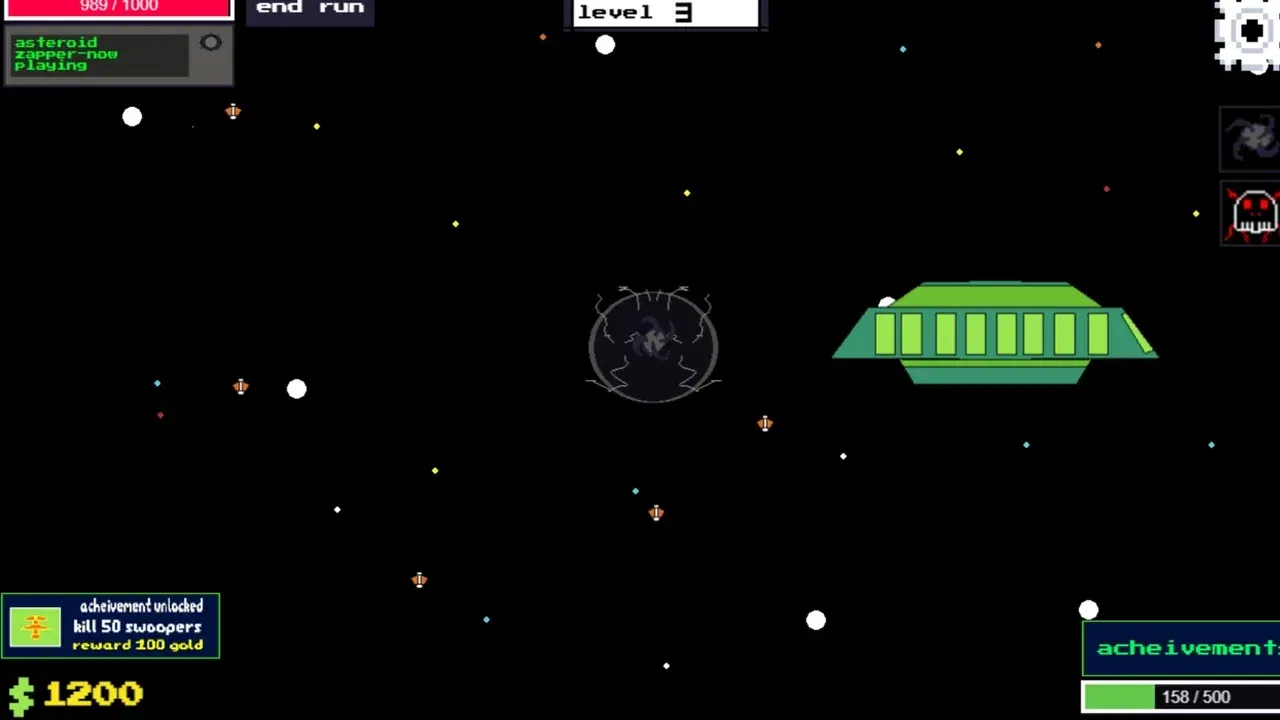Click the black hole vortex

[x=653, y=345]
